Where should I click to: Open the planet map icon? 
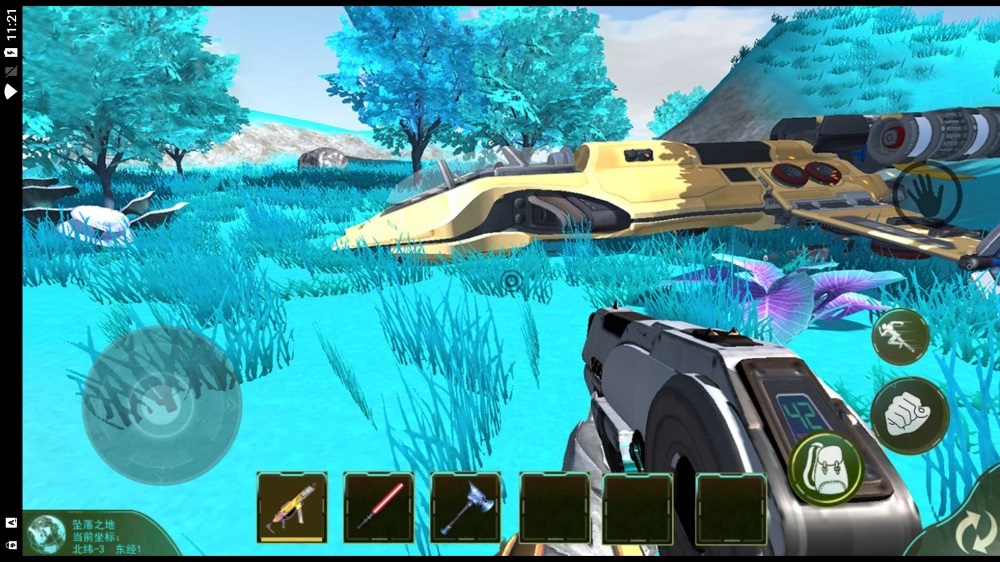pyautogui.click(x=46, y=535)
